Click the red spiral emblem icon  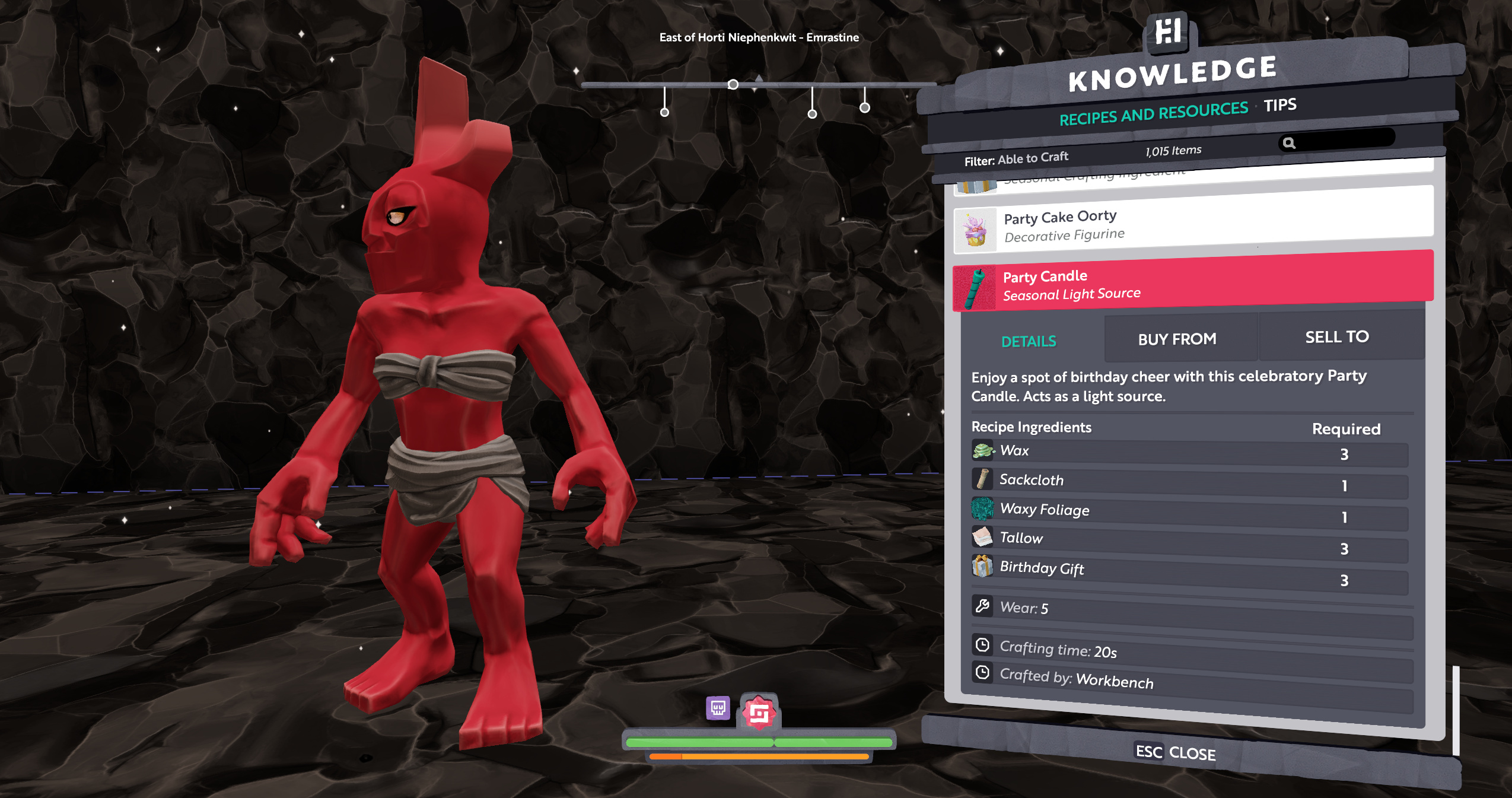click(759, 713)
